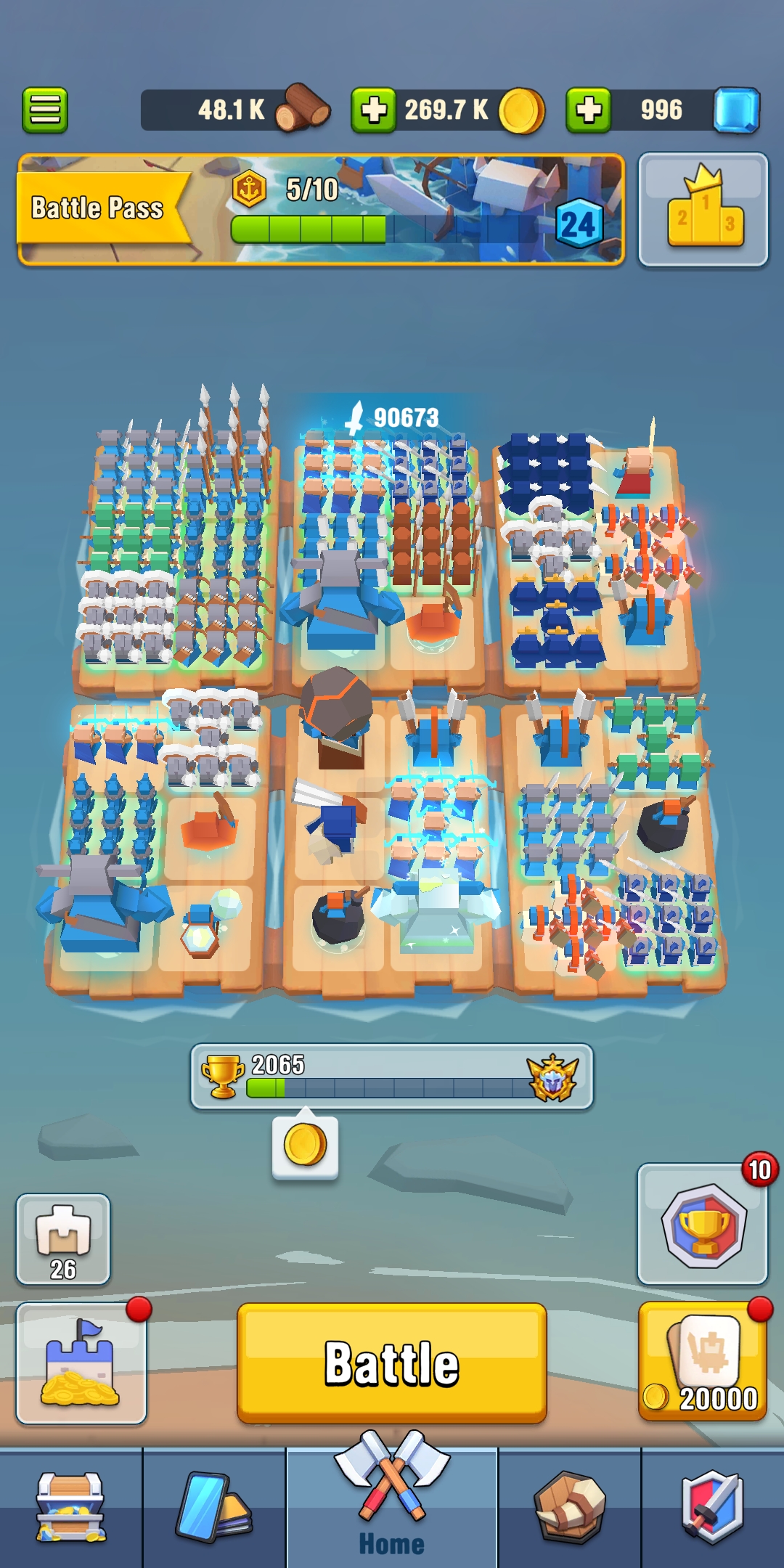Image resolution: width=784 pixels, height=1568 pixels.
Task: Open the sword and shield tab
Action: point(712,1507)
